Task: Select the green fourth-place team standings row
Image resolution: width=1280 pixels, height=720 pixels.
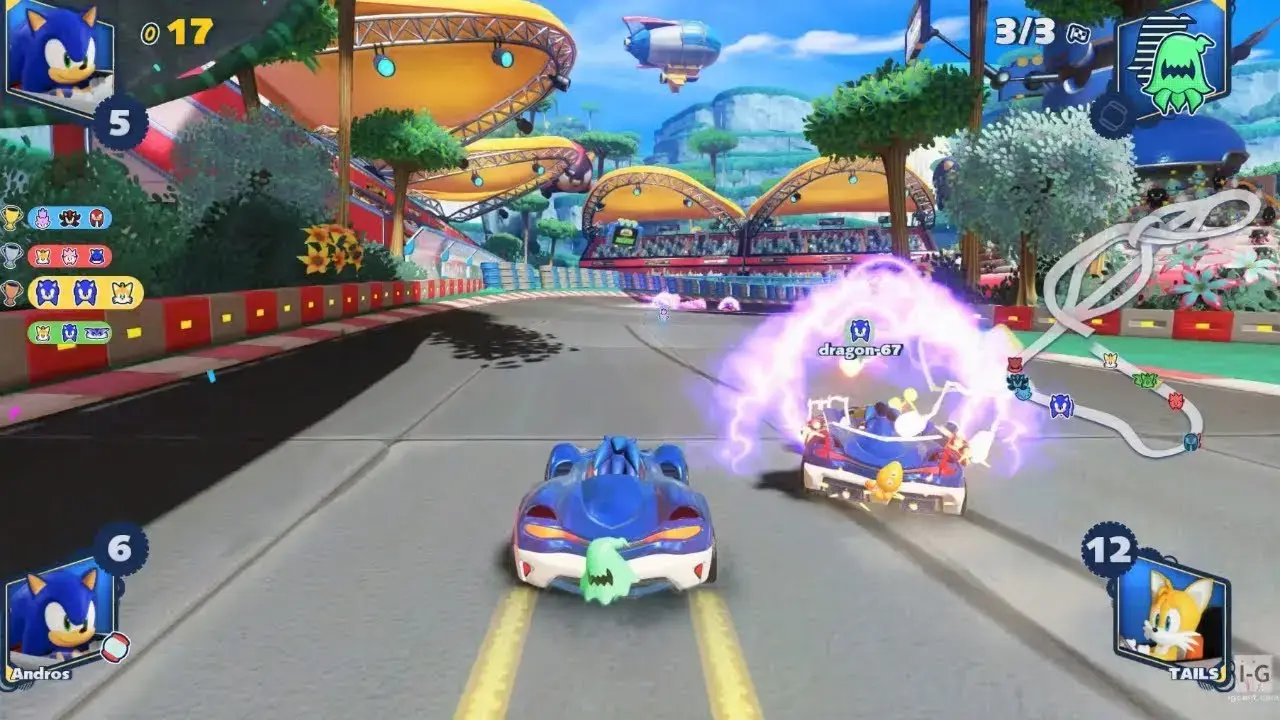Action: click(x=69, y=332)
